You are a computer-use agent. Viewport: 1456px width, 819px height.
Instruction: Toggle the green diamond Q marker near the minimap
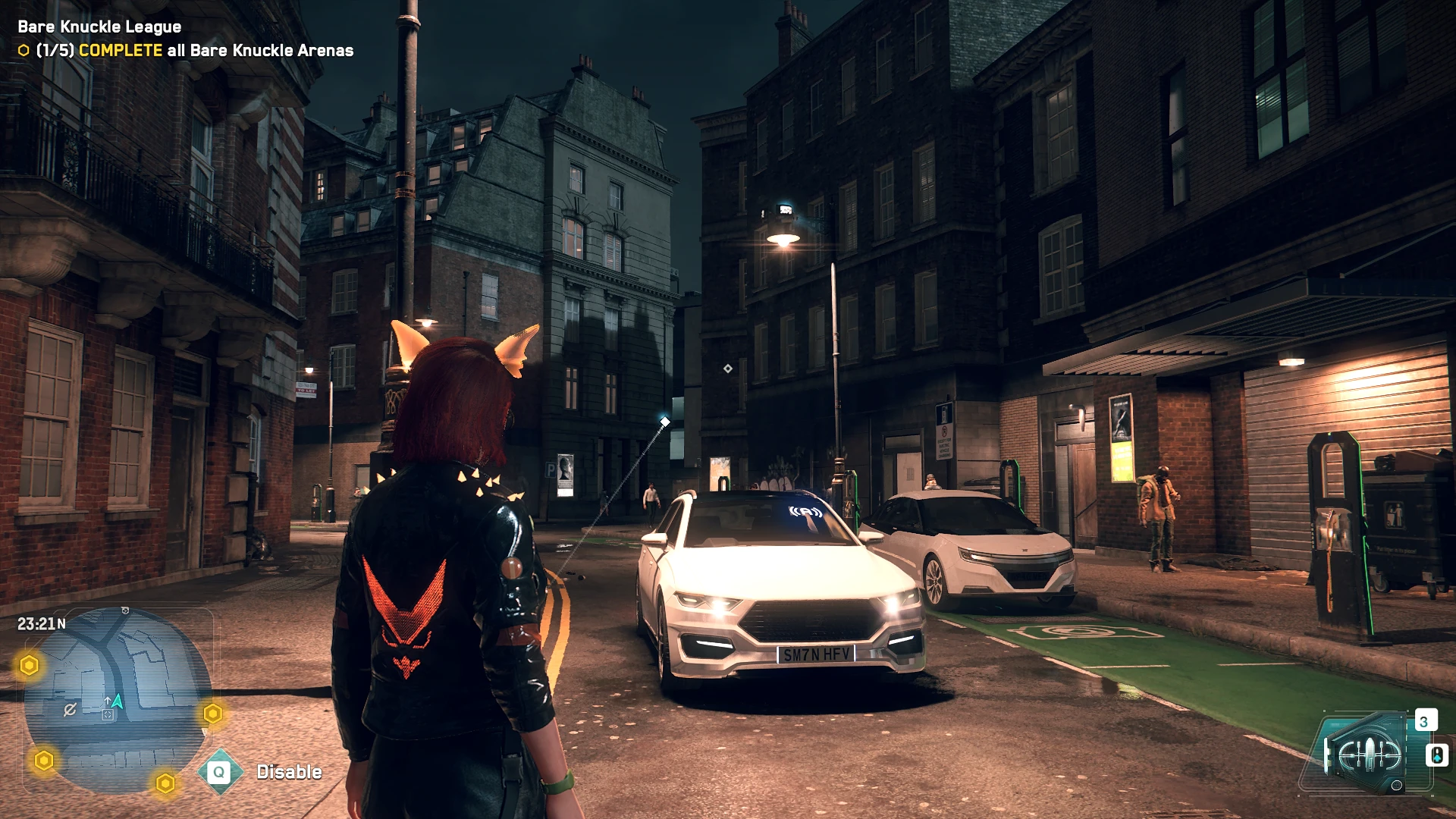[219, 773]
